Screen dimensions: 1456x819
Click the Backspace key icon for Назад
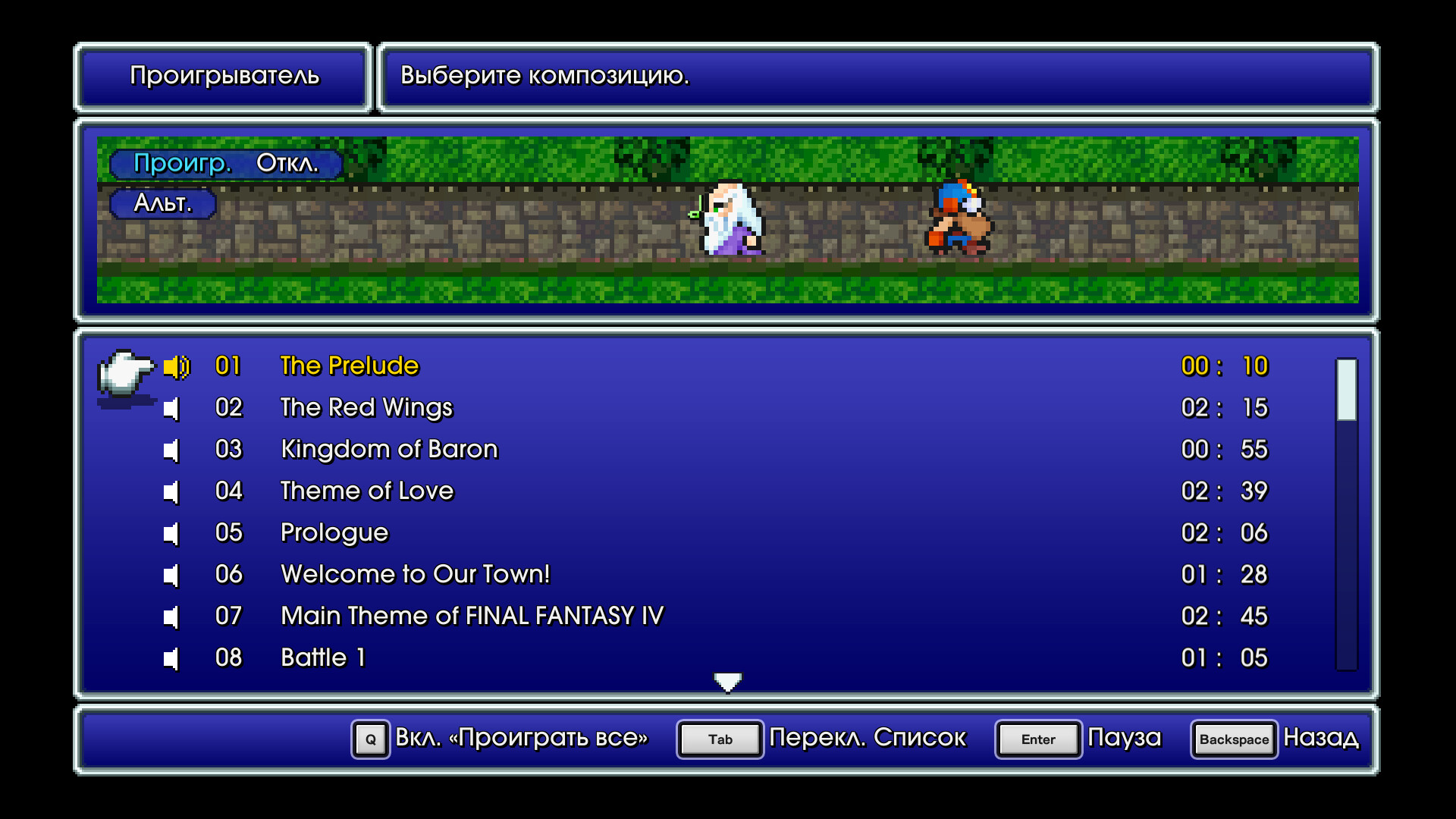1234,739
